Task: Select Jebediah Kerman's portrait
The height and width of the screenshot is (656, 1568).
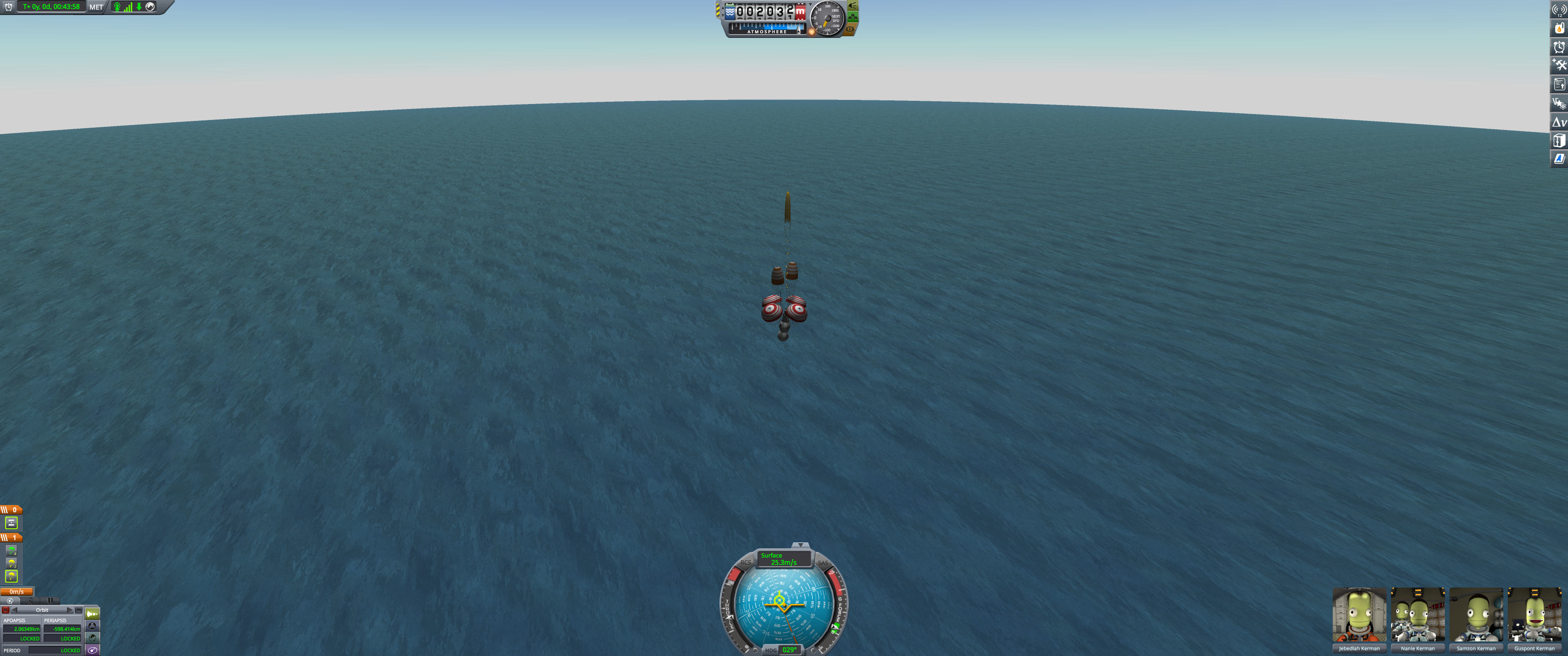Action: pyautogui.click(x=1359, y=616)
